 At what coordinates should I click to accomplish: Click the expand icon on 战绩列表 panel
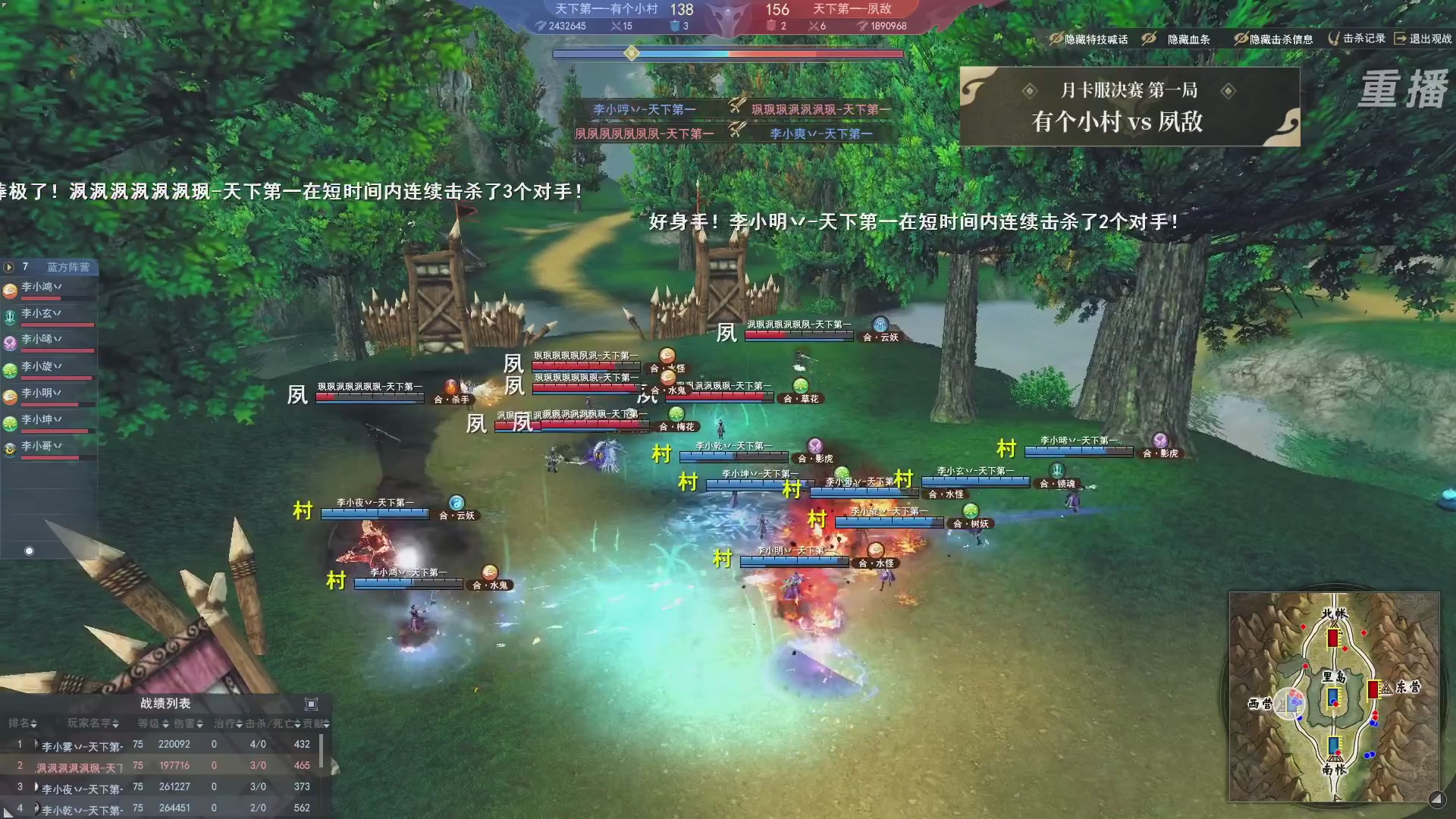(x=311, y=704)
